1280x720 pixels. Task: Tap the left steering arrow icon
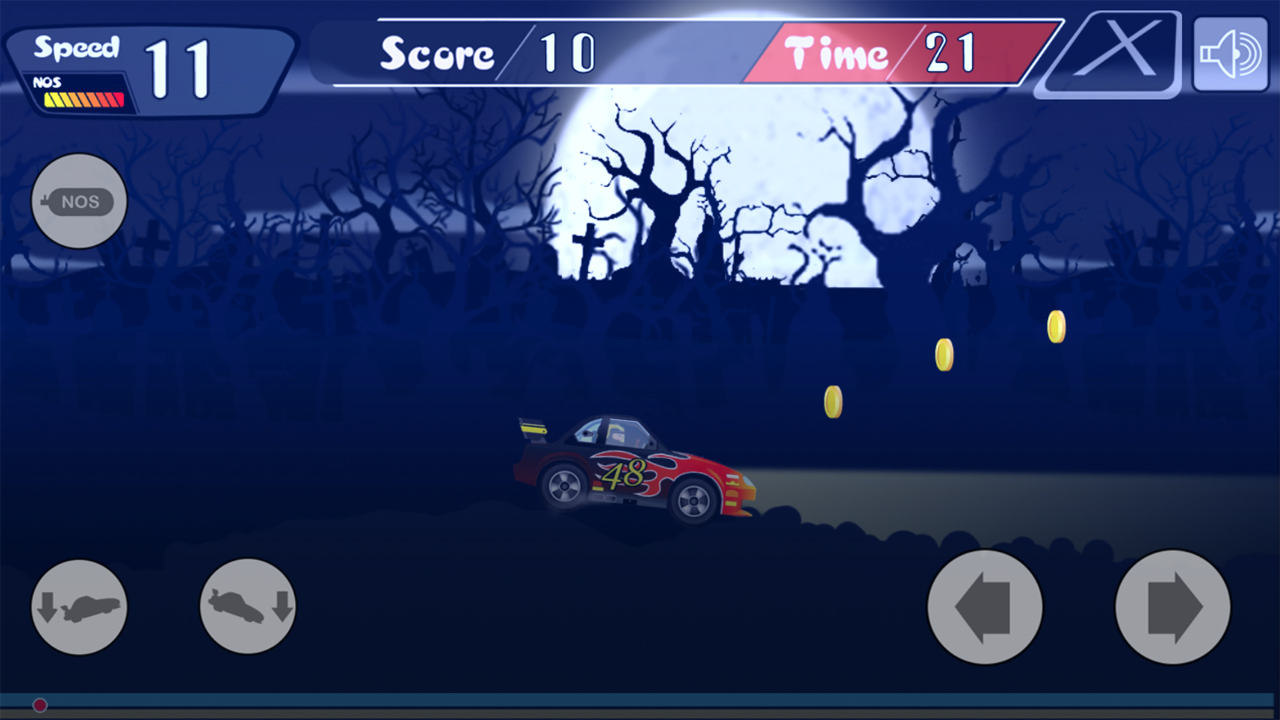(x=985, y=607)
